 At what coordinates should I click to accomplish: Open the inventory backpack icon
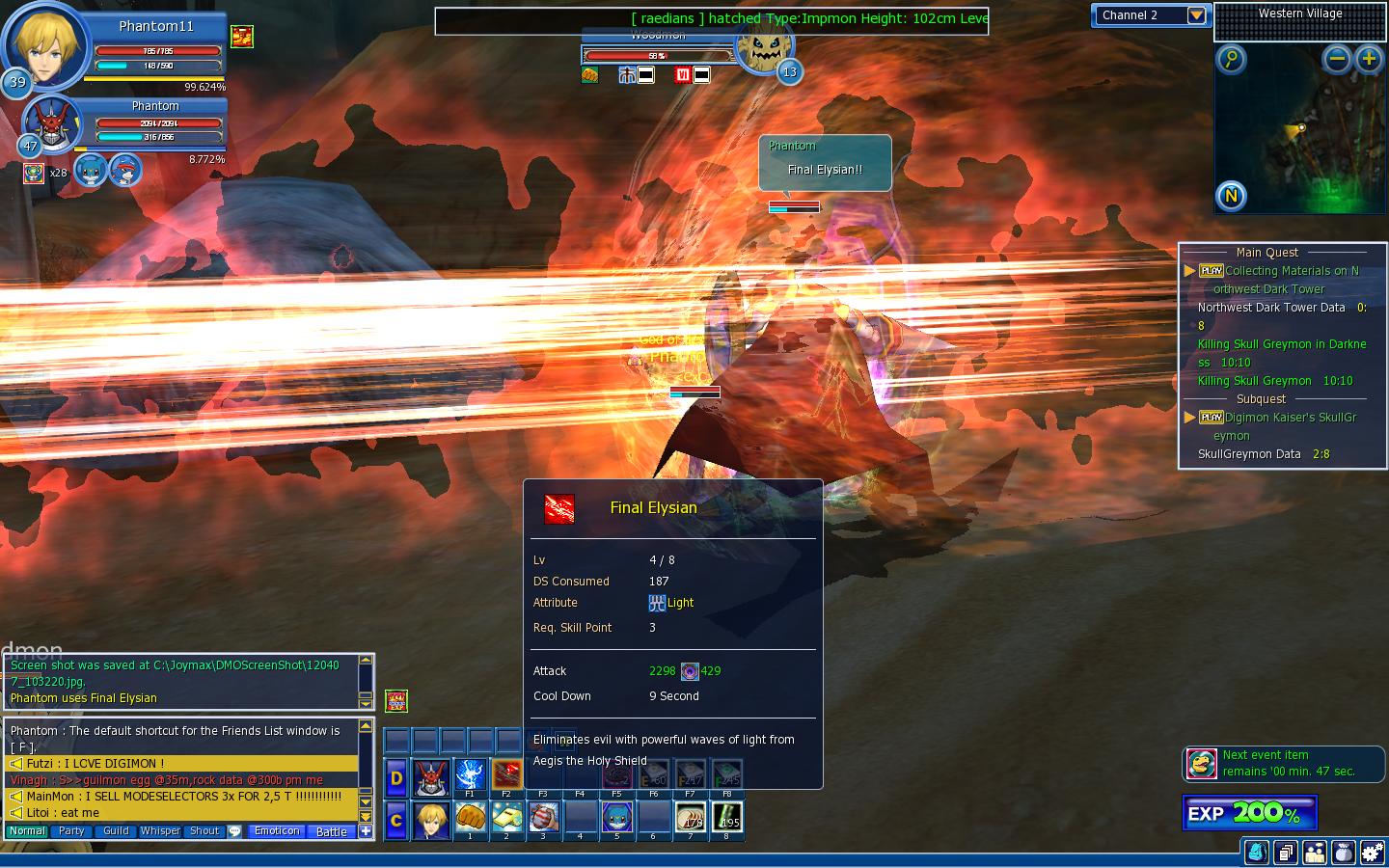point(1259,852)
